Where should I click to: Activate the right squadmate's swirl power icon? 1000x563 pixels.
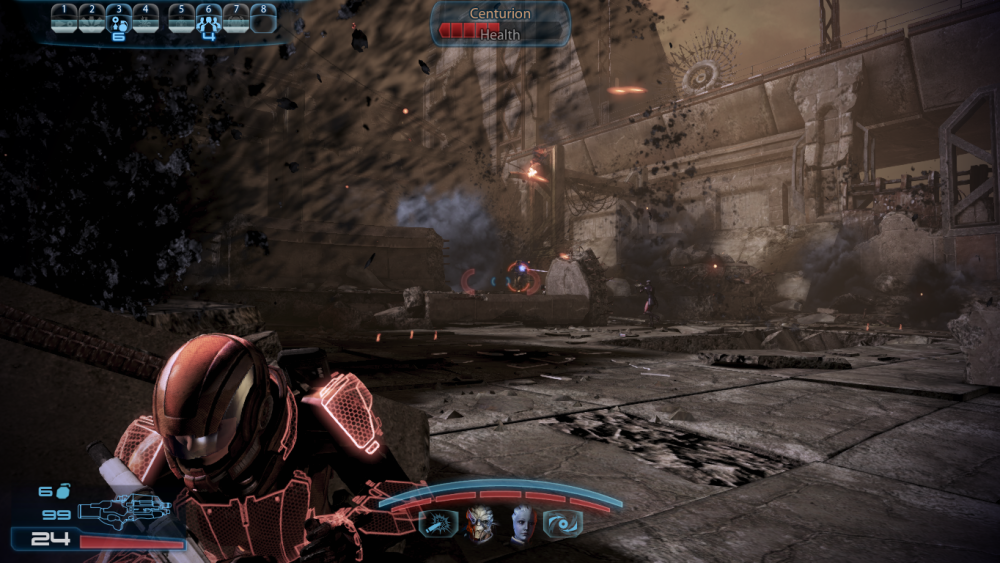(562, 523)
